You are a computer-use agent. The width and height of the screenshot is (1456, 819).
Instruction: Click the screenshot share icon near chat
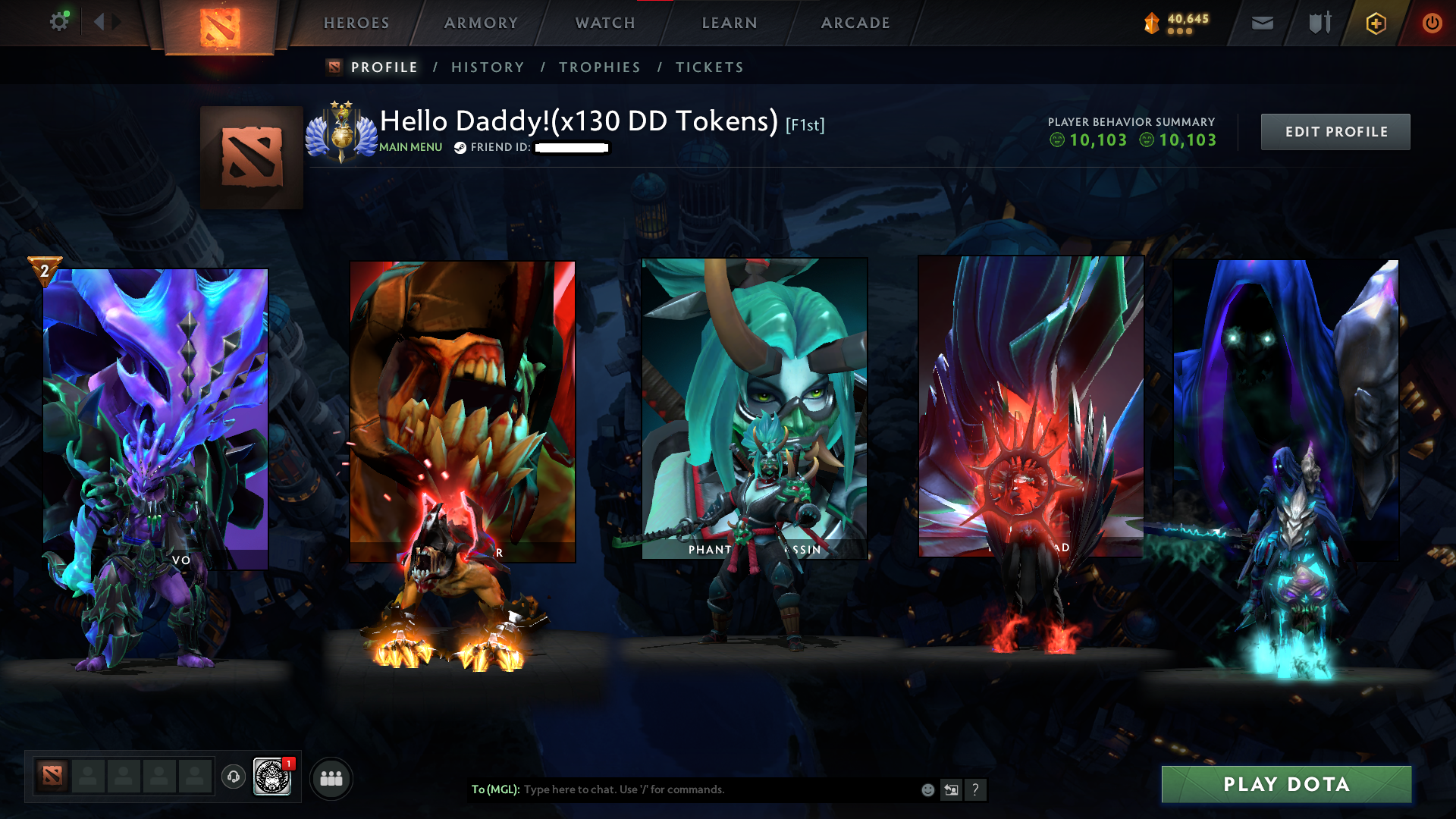(x=952, y=789)
